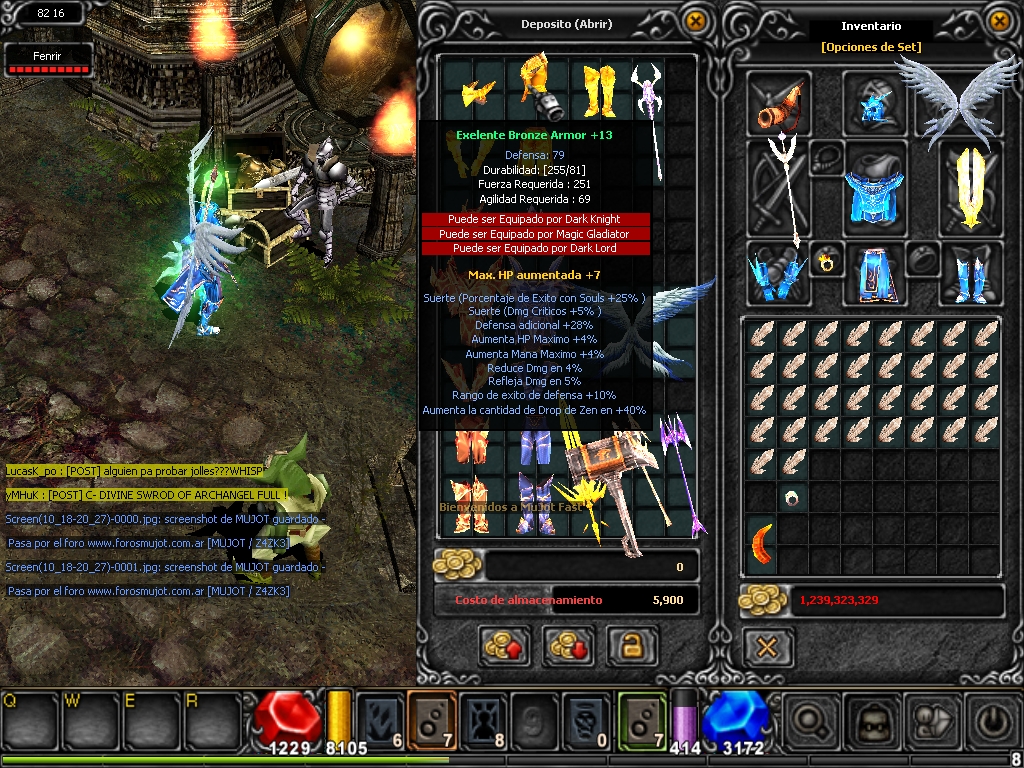Select the equipped horn pet slot
This screenshot has height=768, width=1024.
point(781,103)
